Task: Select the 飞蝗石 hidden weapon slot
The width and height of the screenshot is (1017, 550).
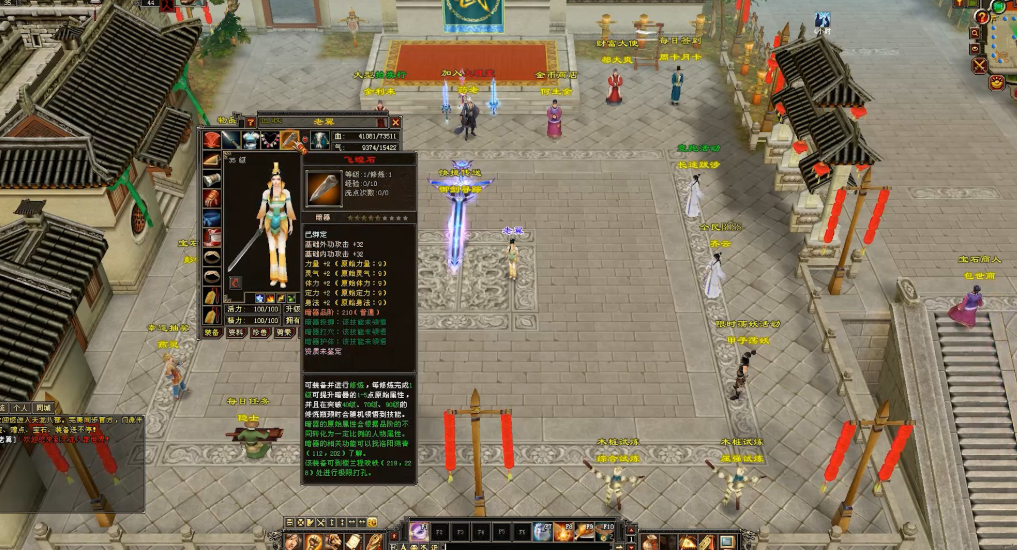Action: coord(290,140)
